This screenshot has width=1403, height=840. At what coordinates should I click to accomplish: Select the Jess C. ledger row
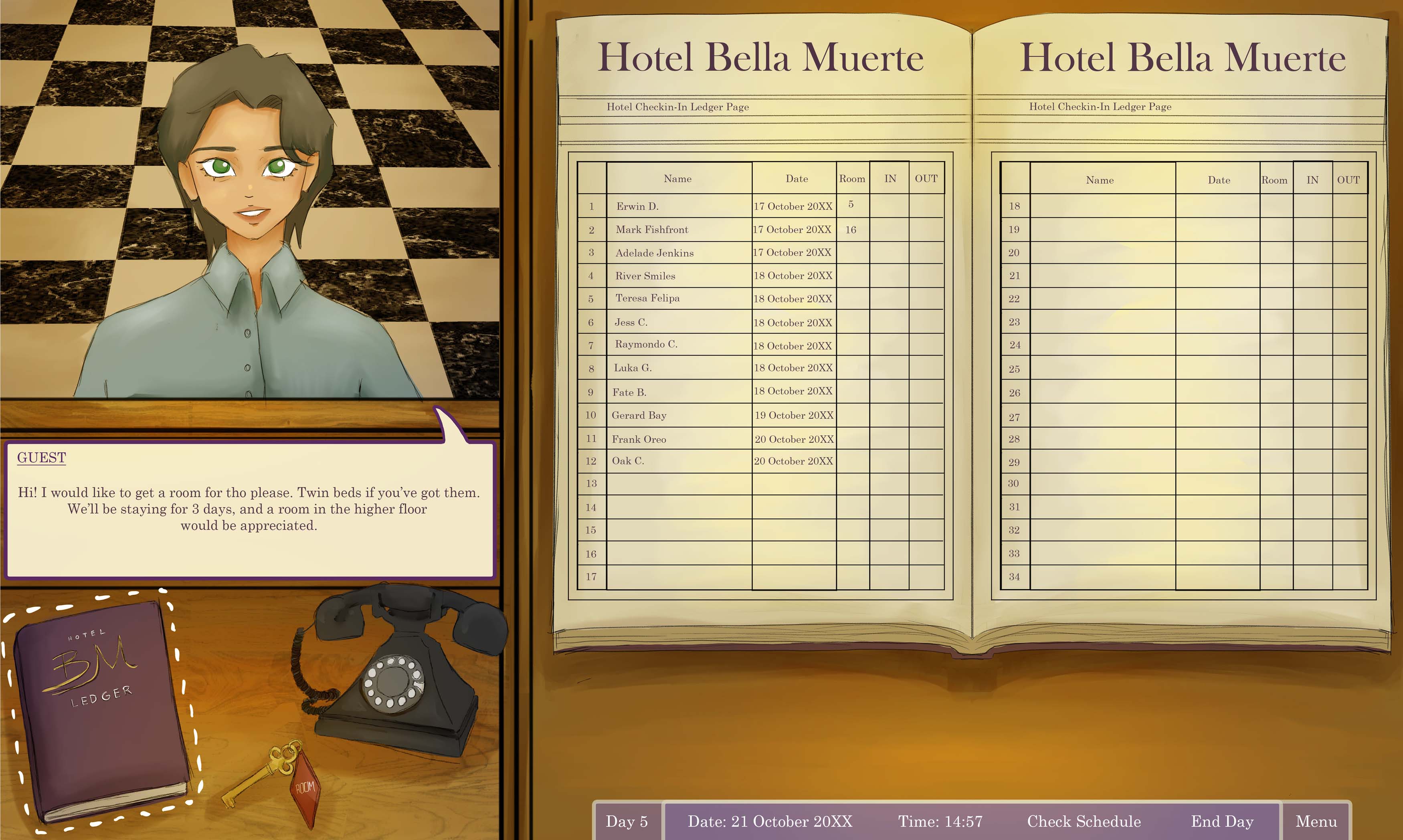(x=631, y=323)
